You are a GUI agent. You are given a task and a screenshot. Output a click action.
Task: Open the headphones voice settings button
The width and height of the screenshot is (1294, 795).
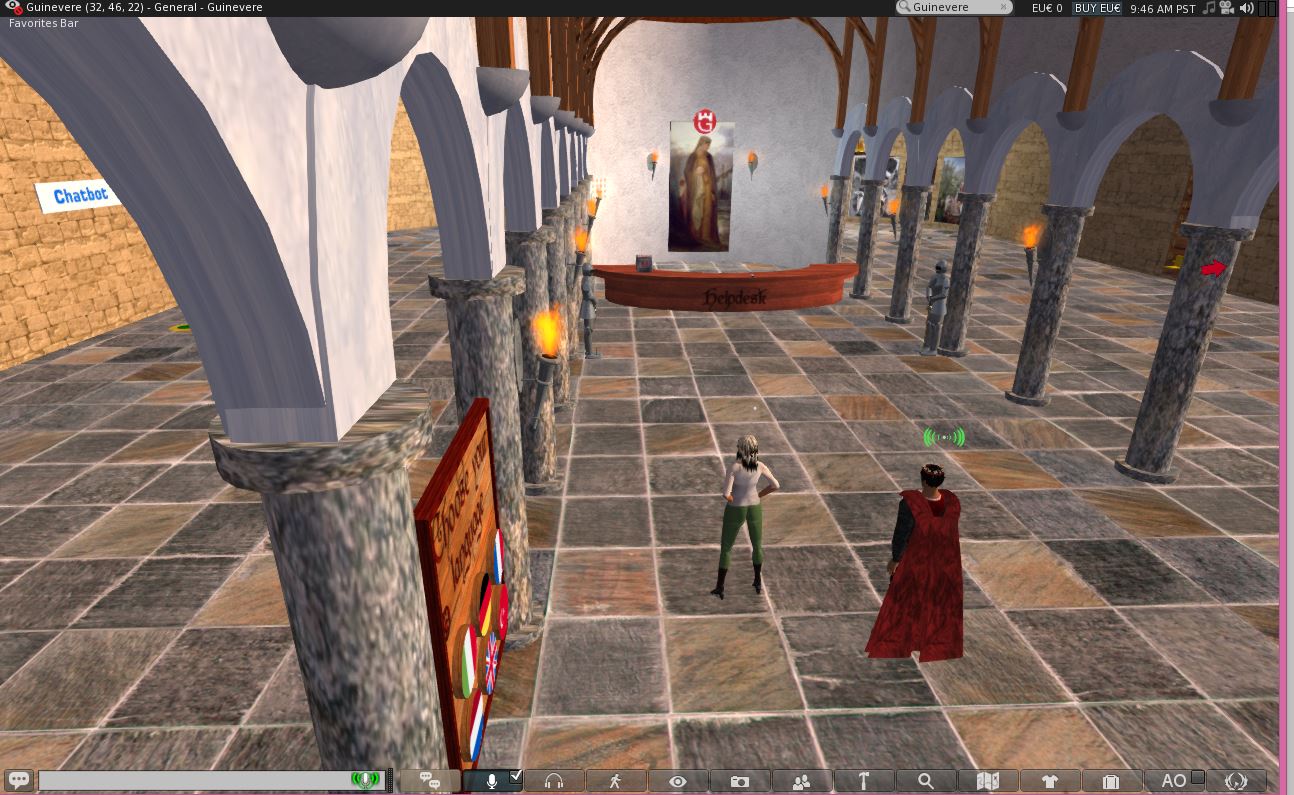coord(554,781)
